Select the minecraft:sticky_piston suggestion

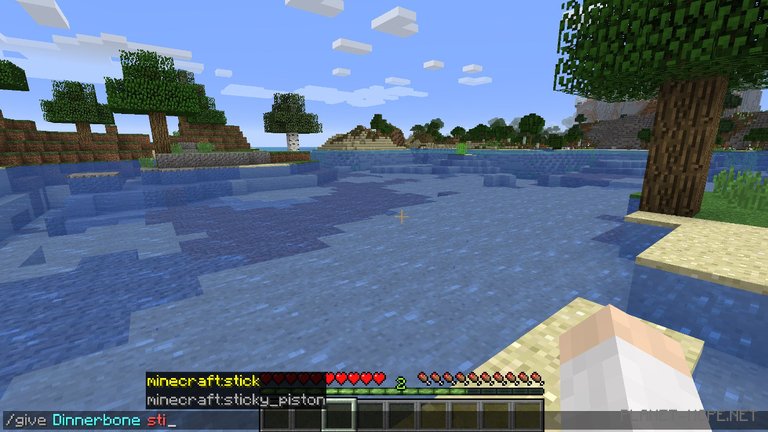234,400
